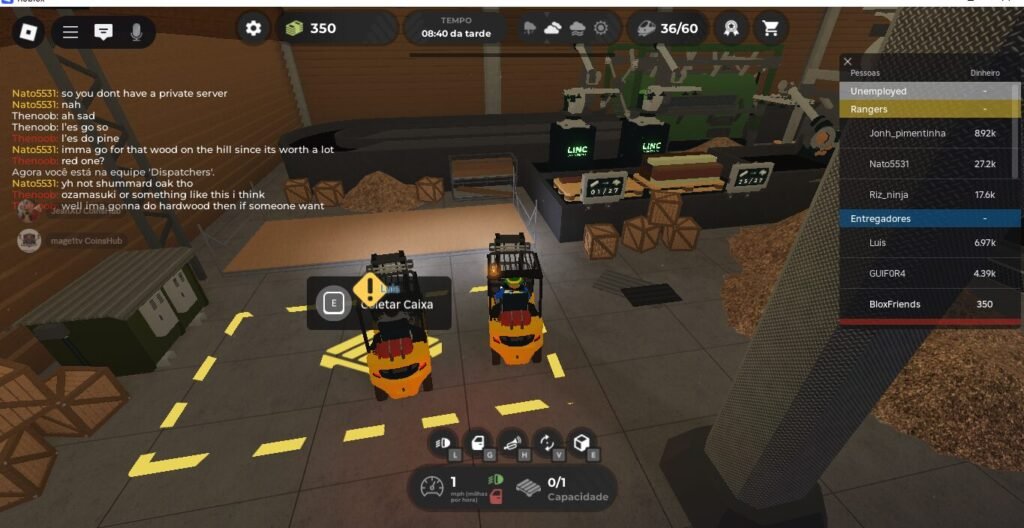Image resolution: width=1024 pixels, height=528 pixels.
Task: Open the gear settings
Action: coord(253,28)
